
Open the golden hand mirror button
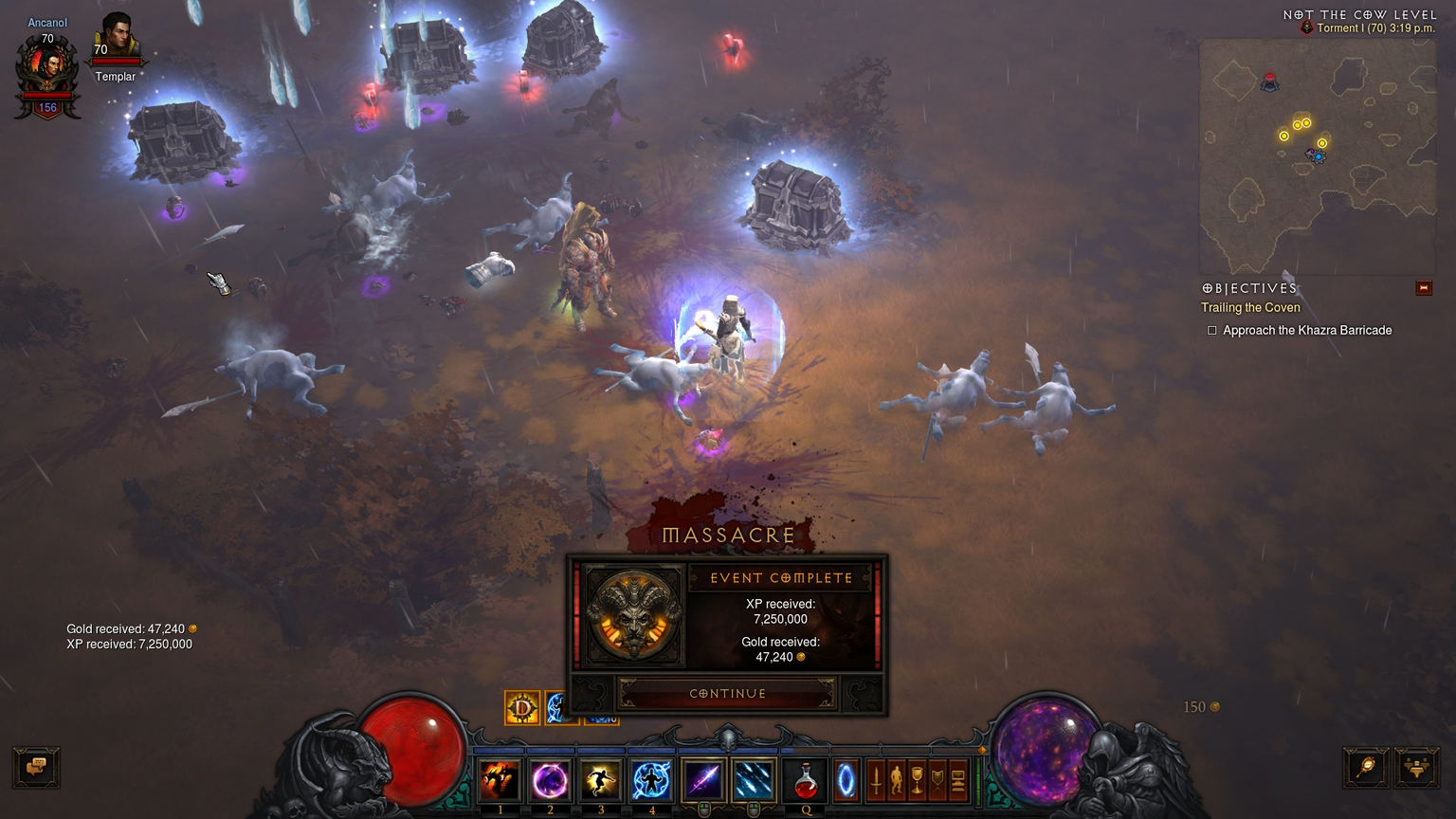click(x=1366, y=767)
